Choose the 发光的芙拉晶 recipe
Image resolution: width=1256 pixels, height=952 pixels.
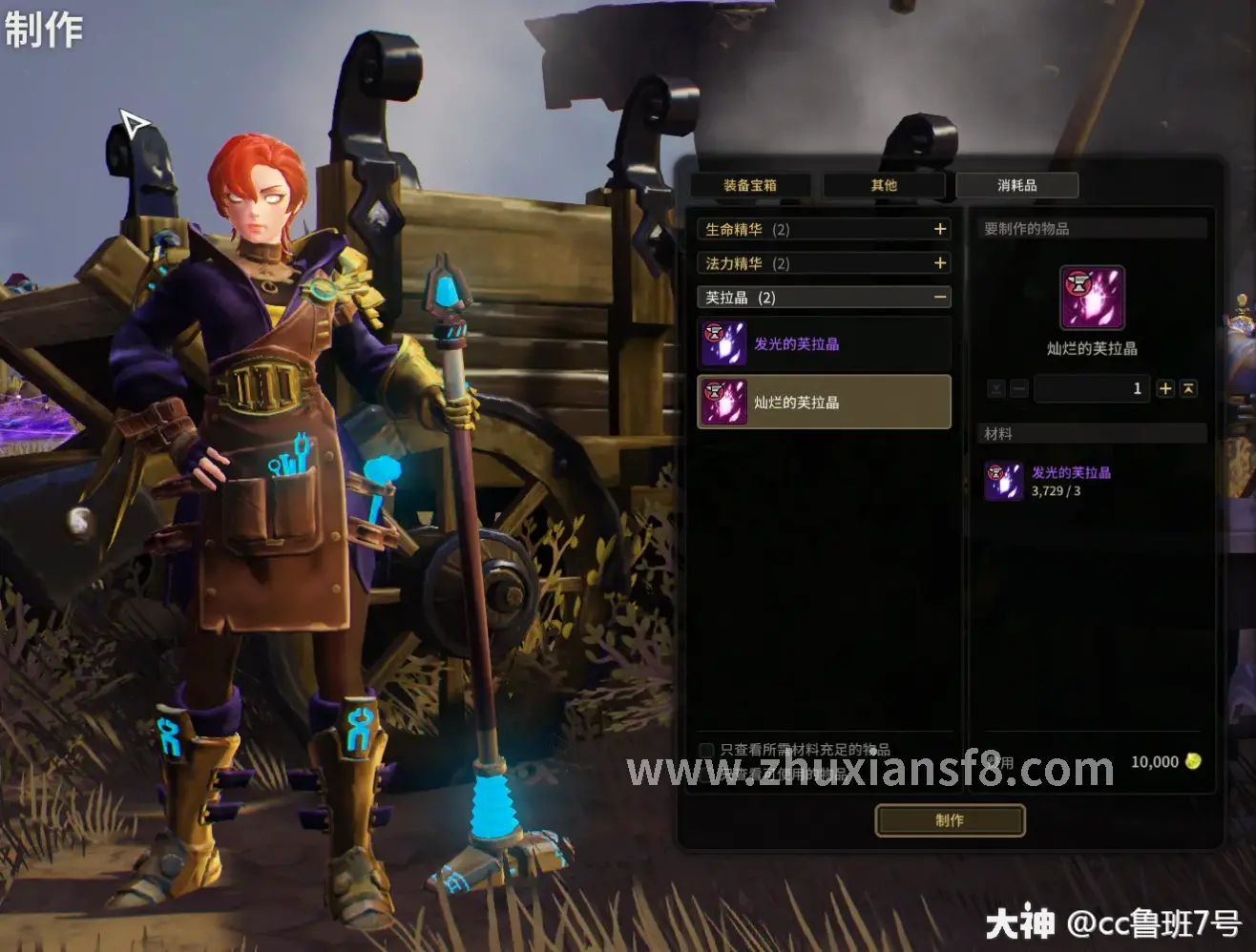824,343
